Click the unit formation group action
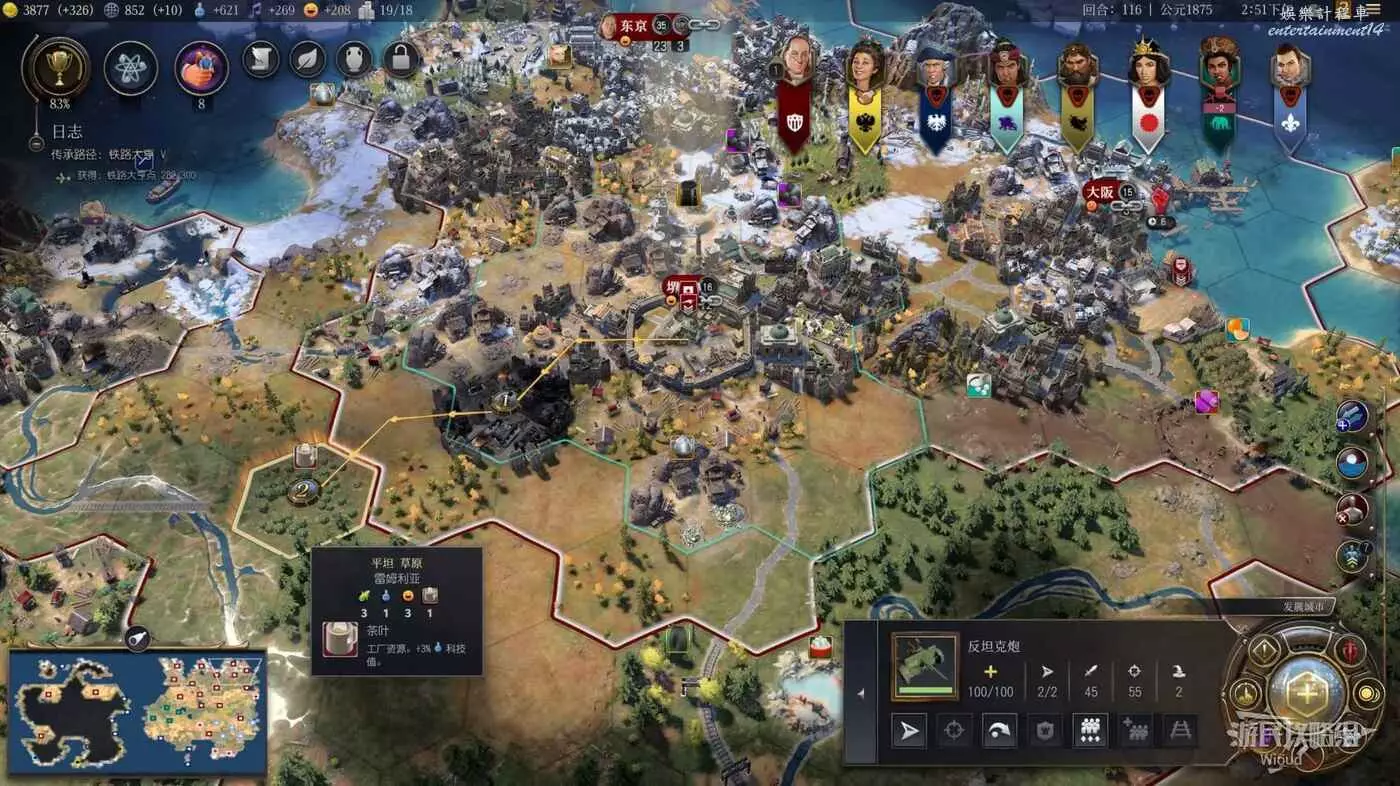1400x786 pixels. (1090, 731)
